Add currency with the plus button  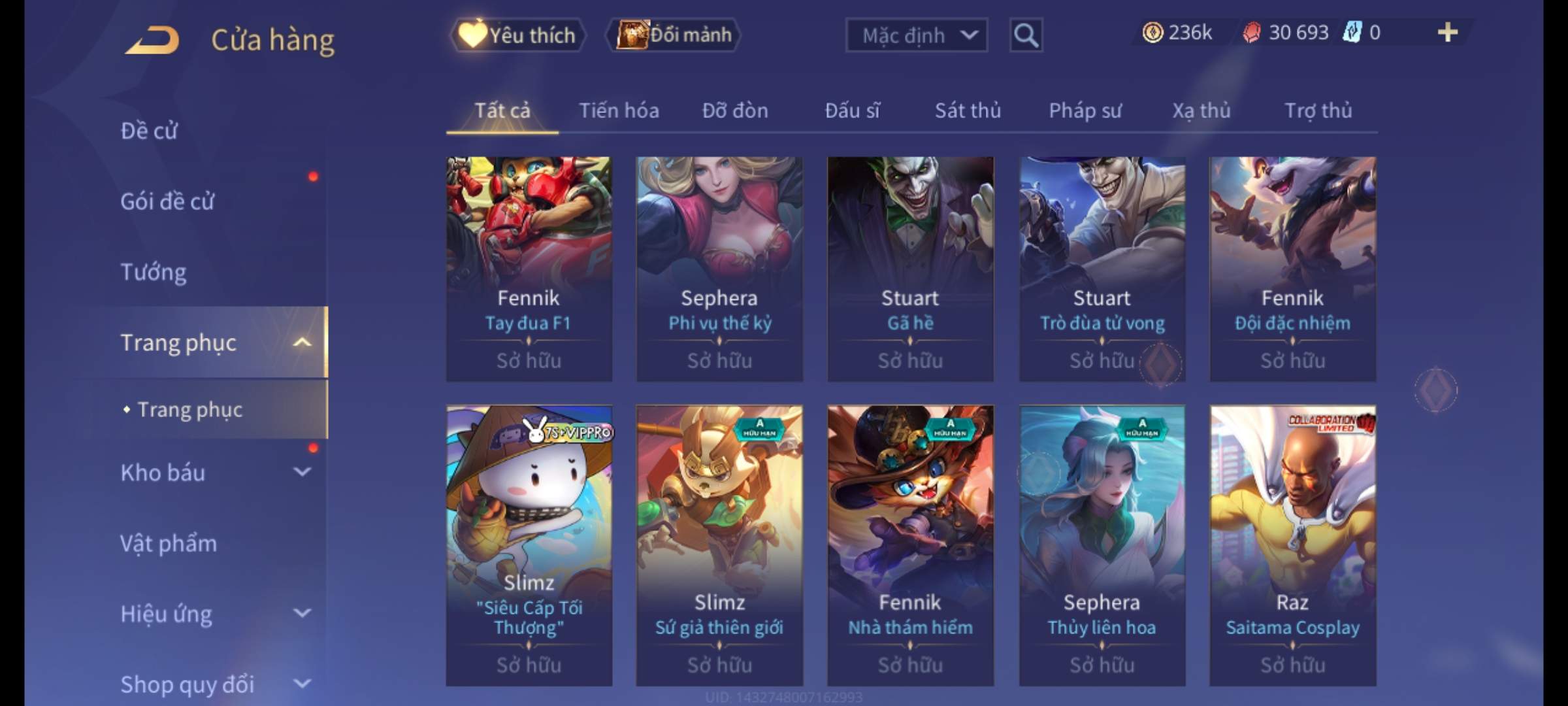[x=1447, y=33]
